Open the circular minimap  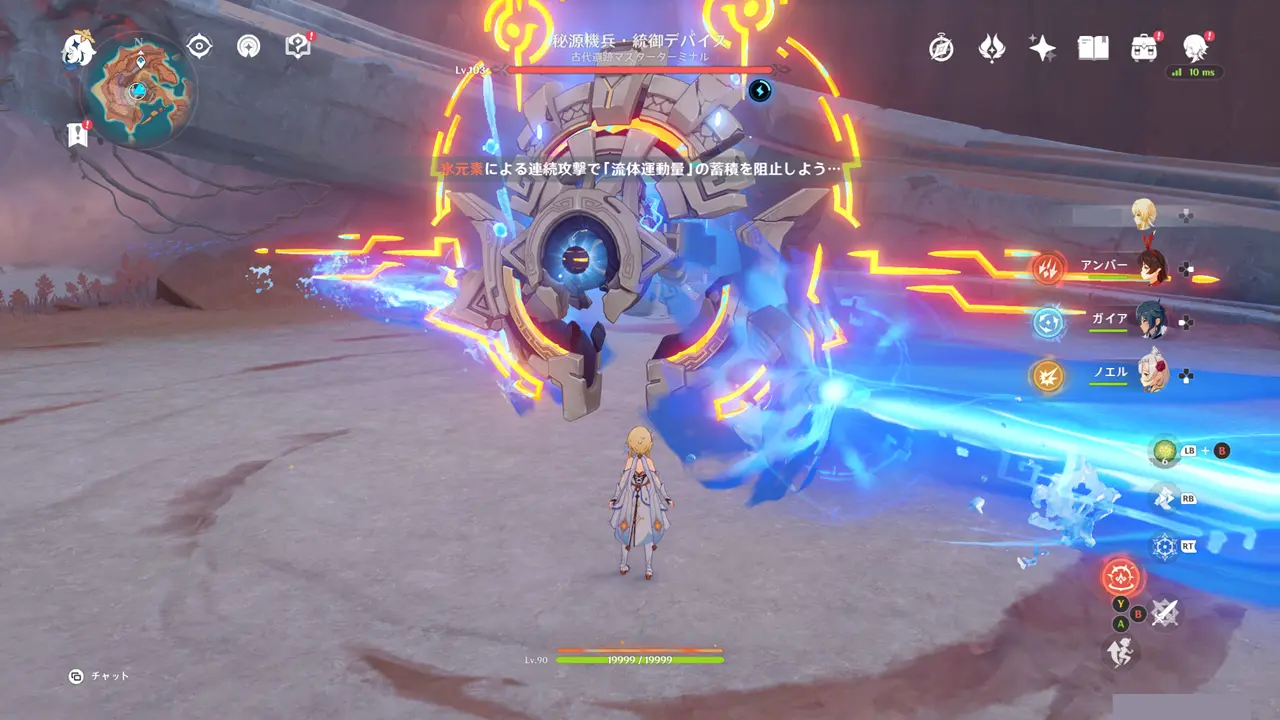[138, 91]
